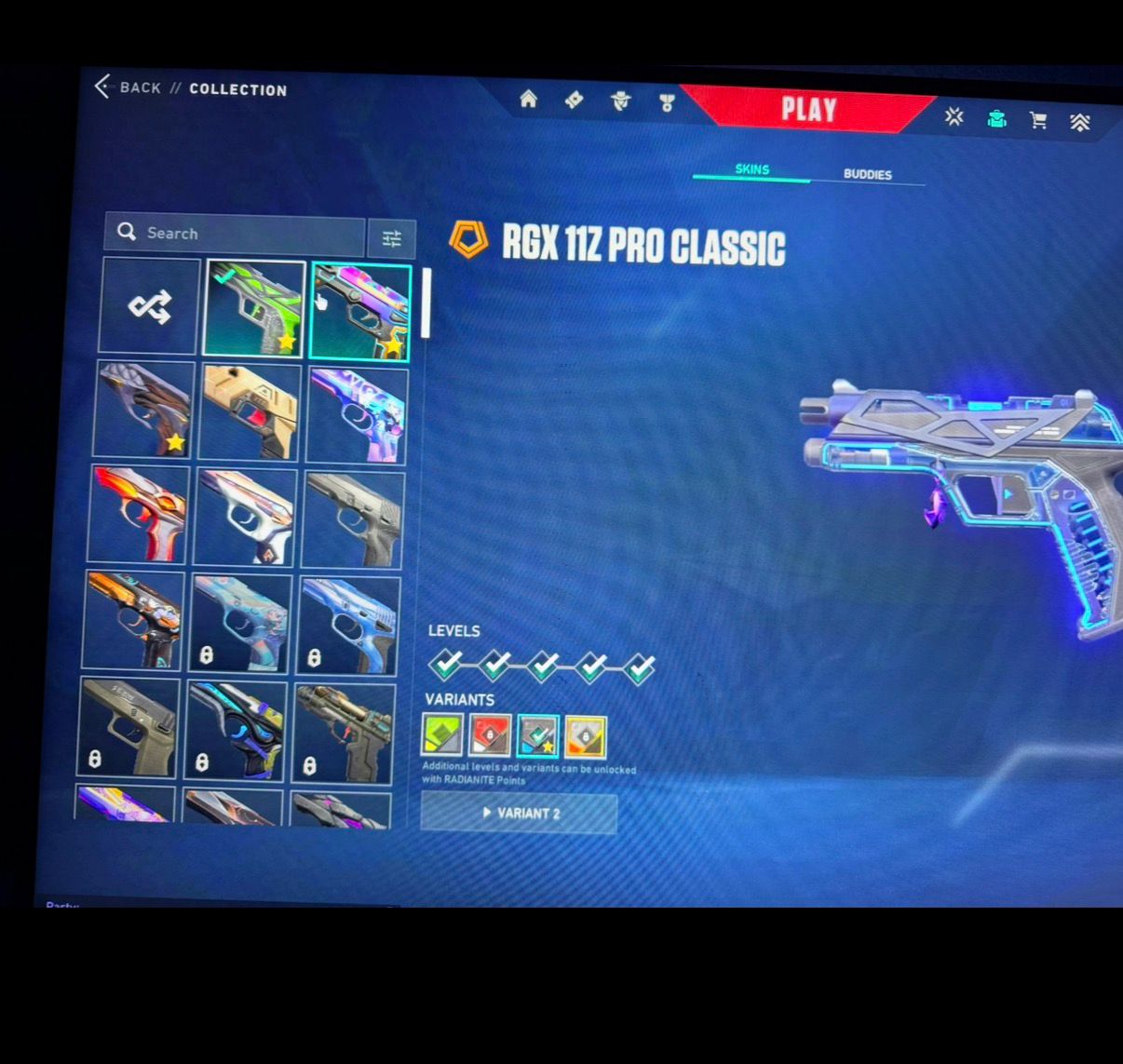Select the Skins tab
The height and width of the screenshot is (1064, 1123).
751,169
